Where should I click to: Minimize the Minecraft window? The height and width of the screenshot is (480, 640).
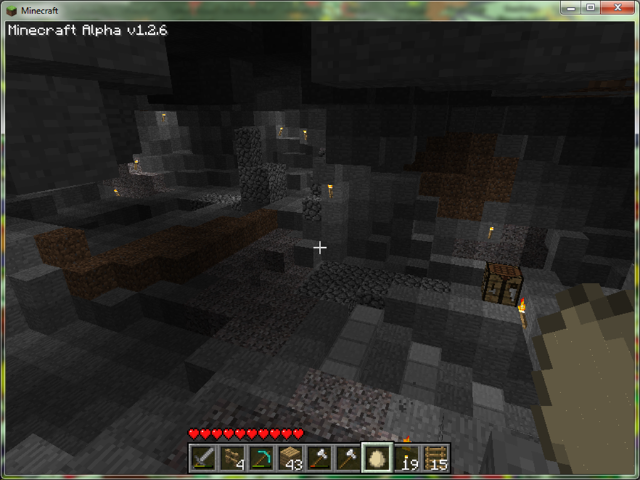coord(569,8)
